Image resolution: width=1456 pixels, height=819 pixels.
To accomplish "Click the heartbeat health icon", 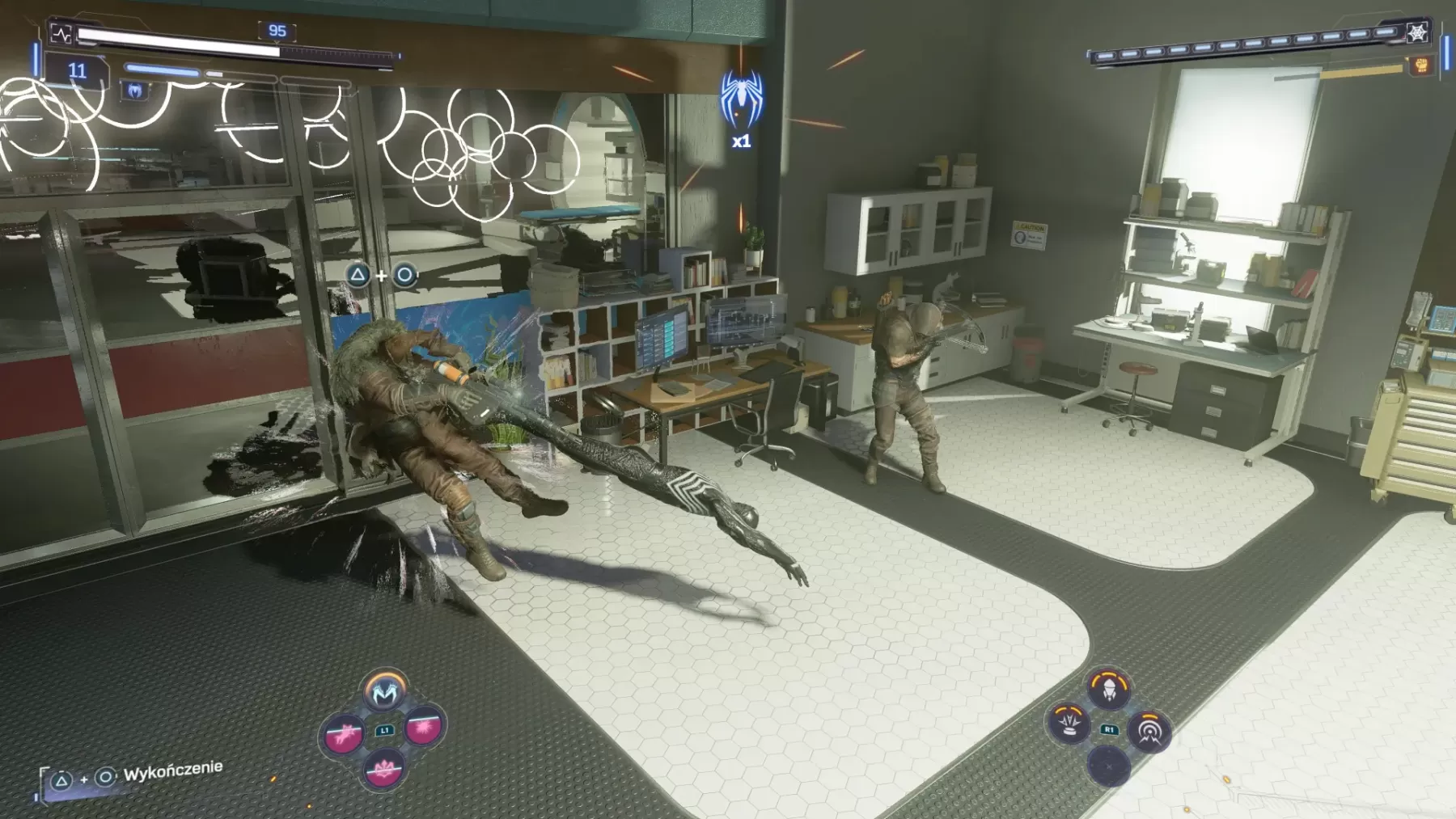I will [x=61, y=34].
